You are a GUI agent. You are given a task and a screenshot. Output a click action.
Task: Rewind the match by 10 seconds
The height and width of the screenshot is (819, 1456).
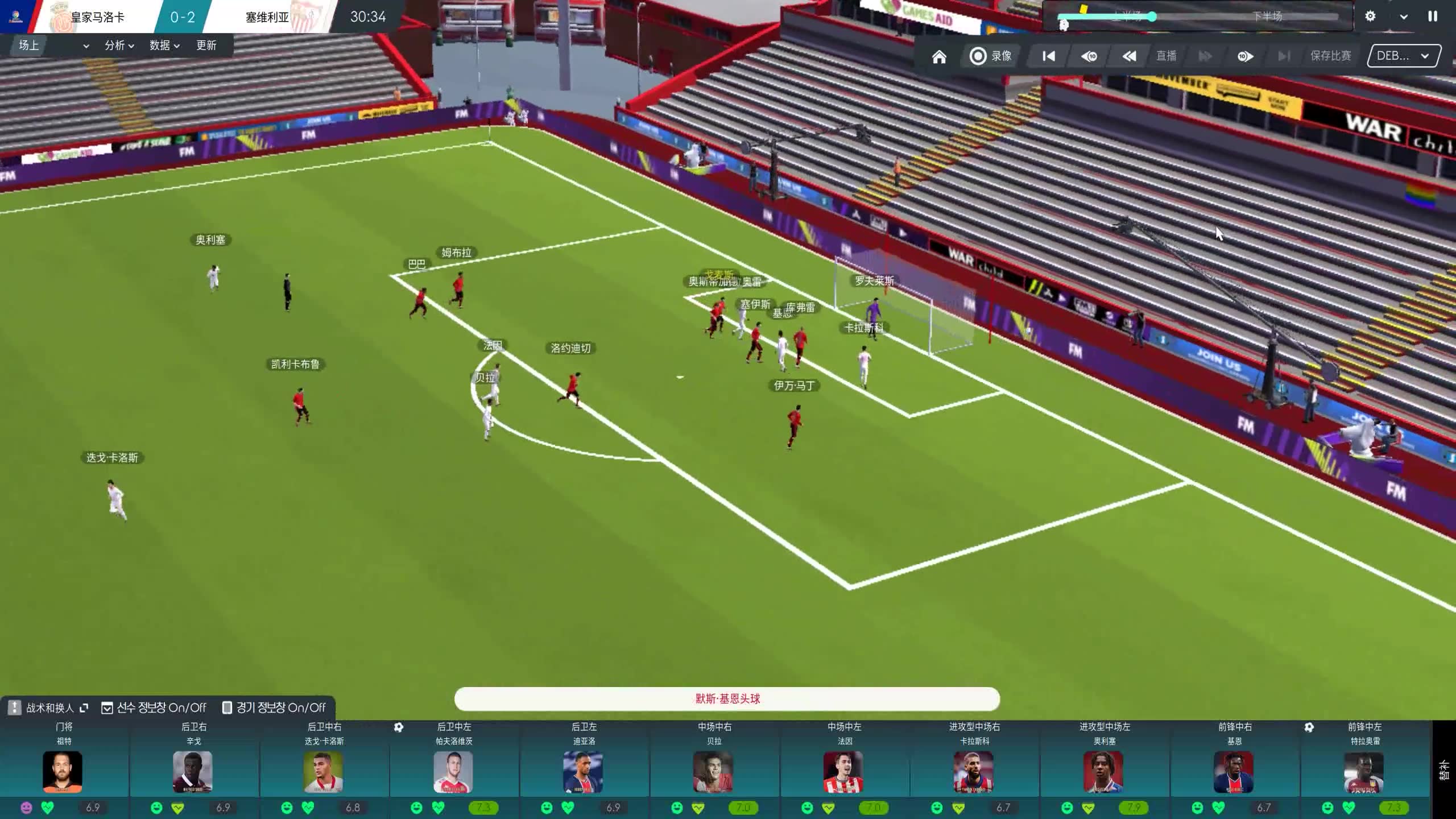[x=1089, y=56]
